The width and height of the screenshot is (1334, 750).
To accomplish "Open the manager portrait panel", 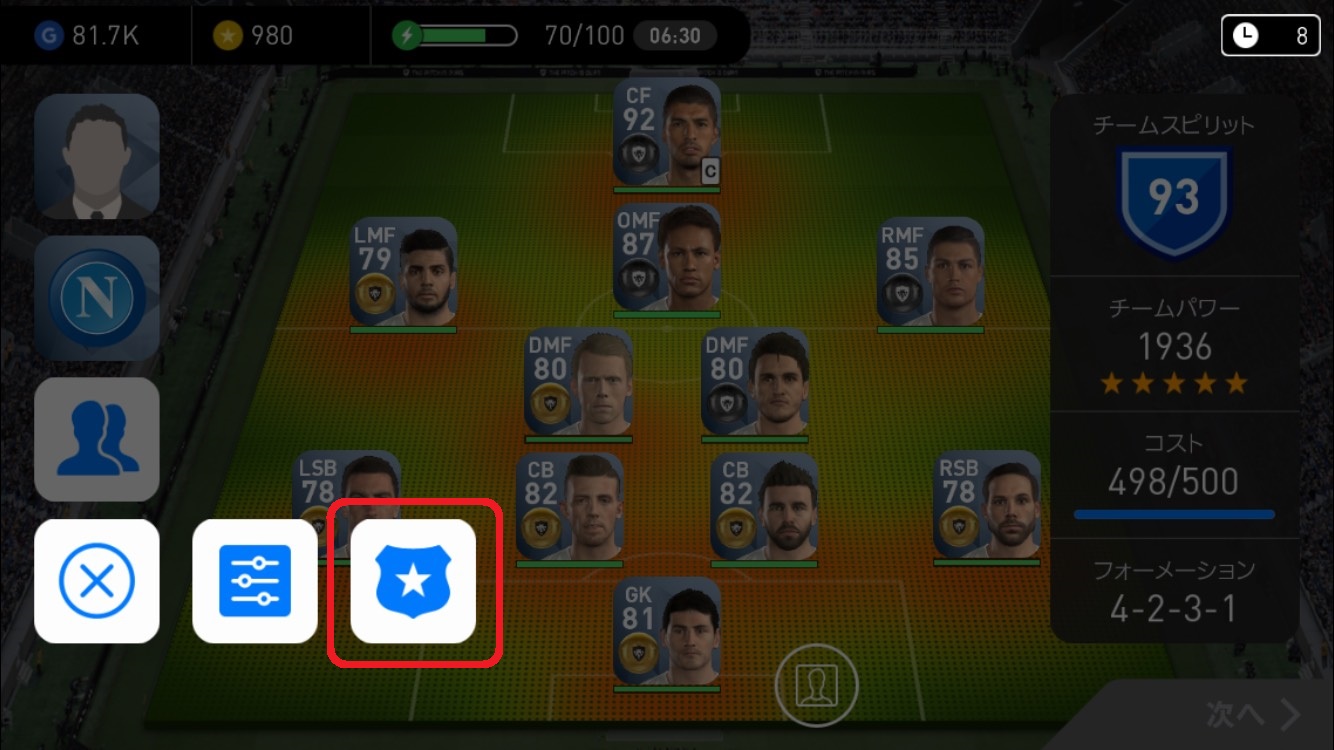I will (97, 157).
